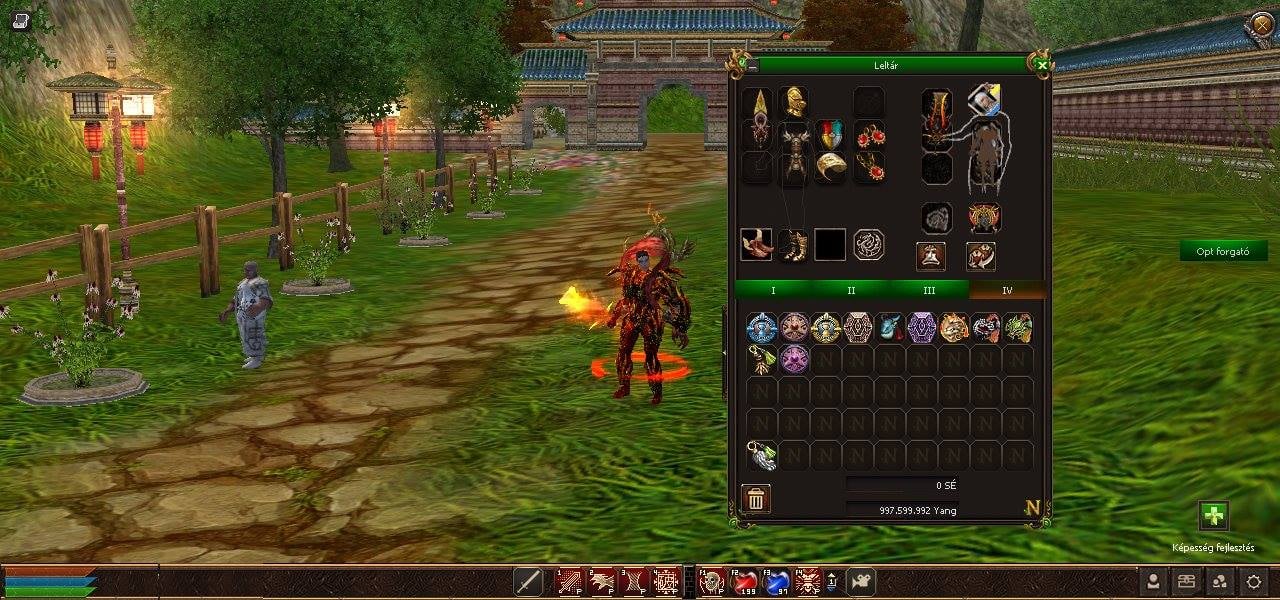Switch to inventory tab I
1280x600 pixels.
click(x=773, y=290)
